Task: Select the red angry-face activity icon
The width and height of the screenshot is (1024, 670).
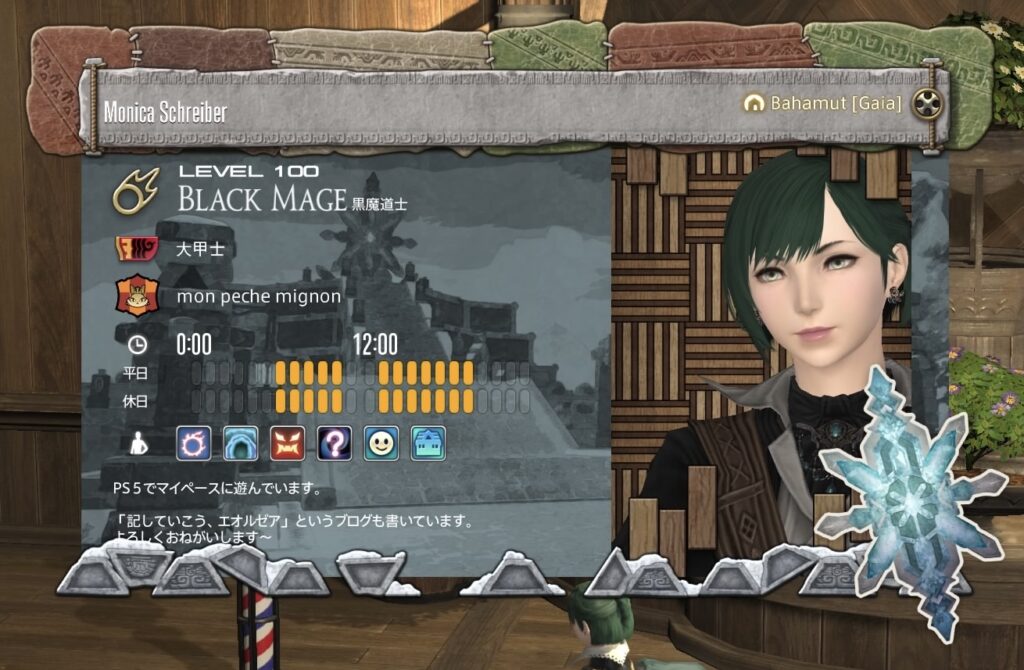Action: (x=287, y=443)
